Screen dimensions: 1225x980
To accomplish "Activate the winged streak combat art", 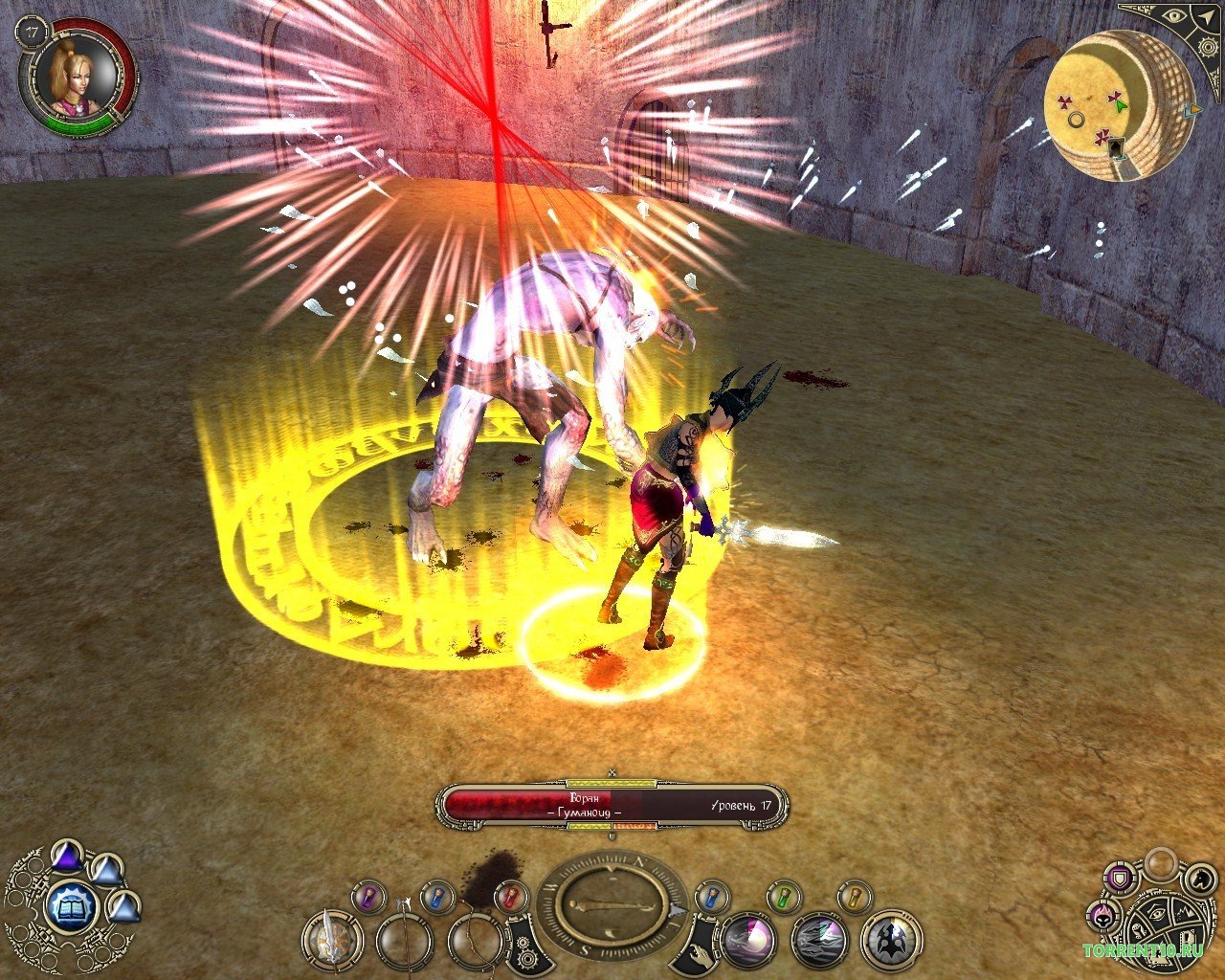I will pyautogui.click(x=820, y=941).
